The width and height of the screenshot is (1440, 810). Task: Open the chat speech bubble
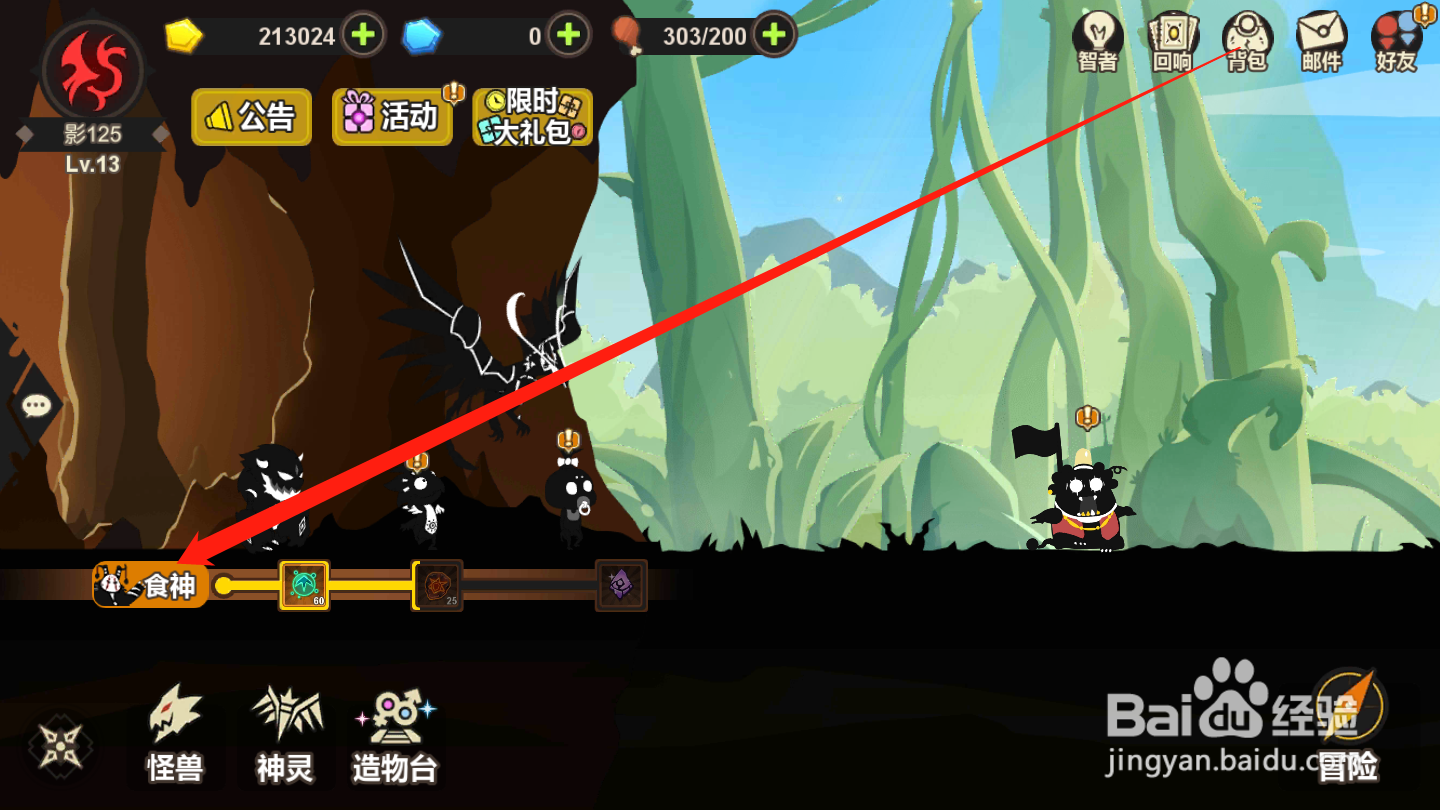36,405
